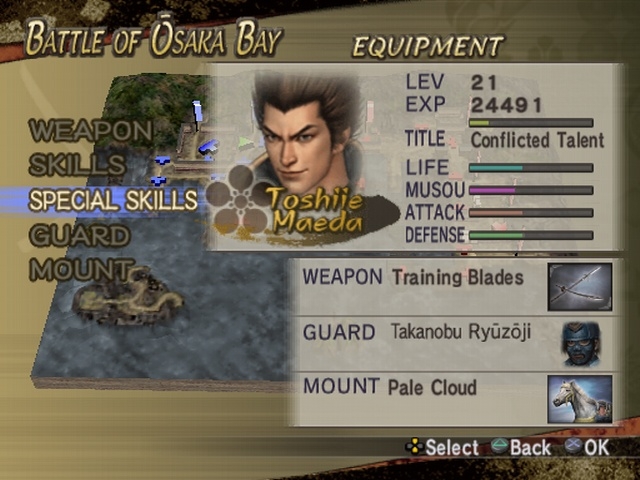
Task: Open the SKILLS menu option
Action: [x=77, y=165]
